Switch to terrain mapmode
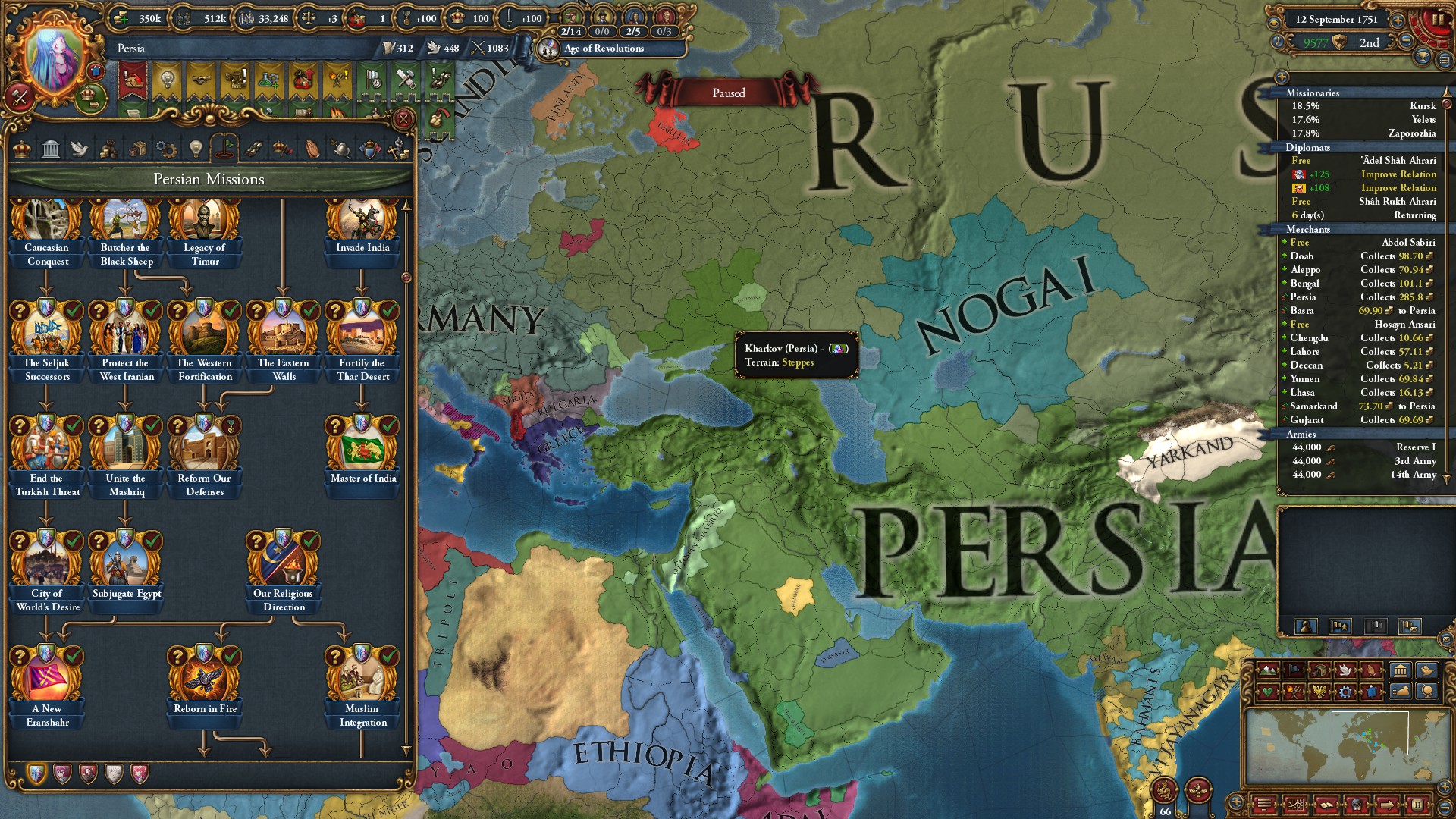1456x819 pixels. tap(1269, 670)
